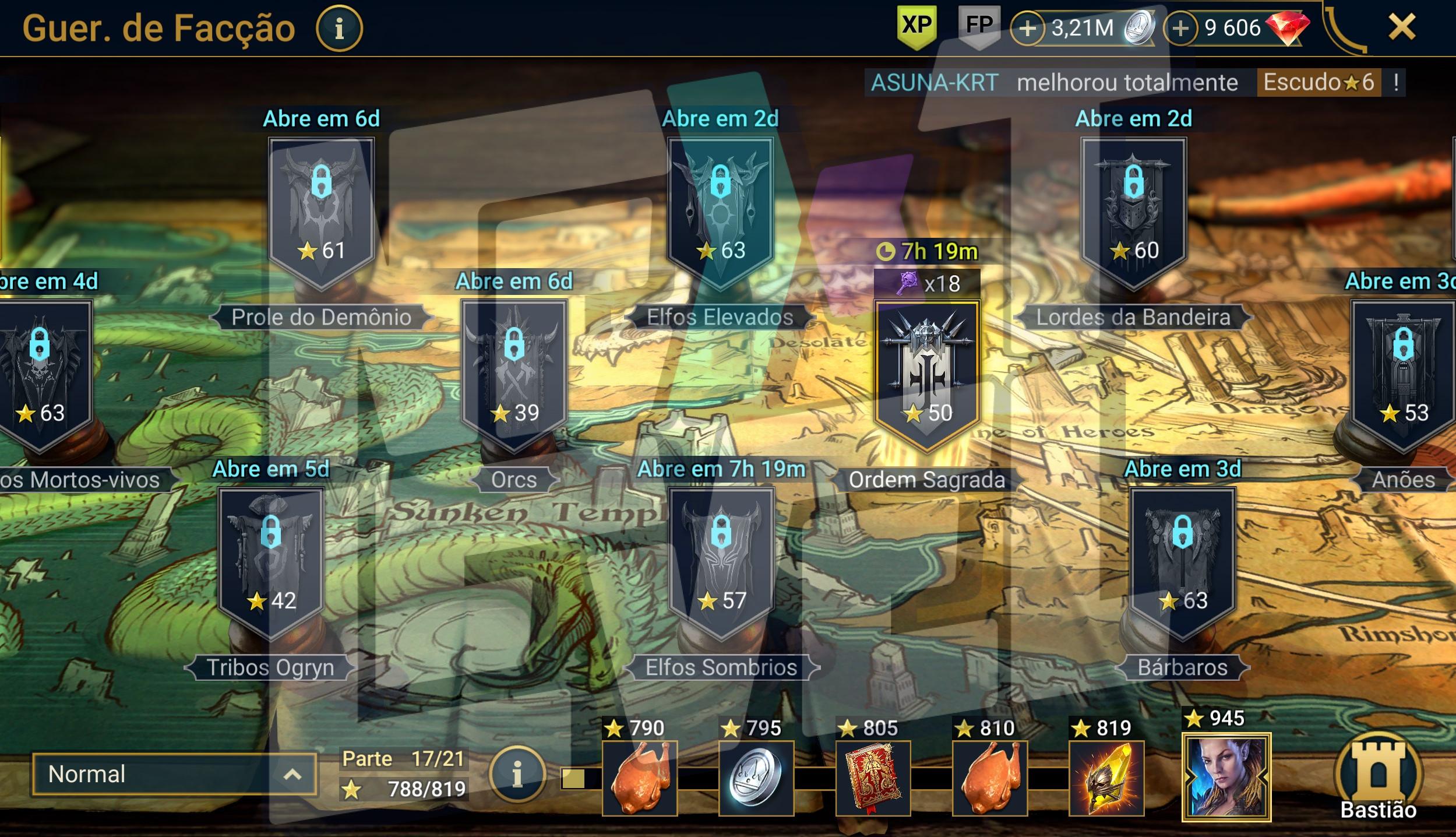1456x837 pixels.
Task: Close the Faction Wars screen
Action: (x=1401, y=27)
